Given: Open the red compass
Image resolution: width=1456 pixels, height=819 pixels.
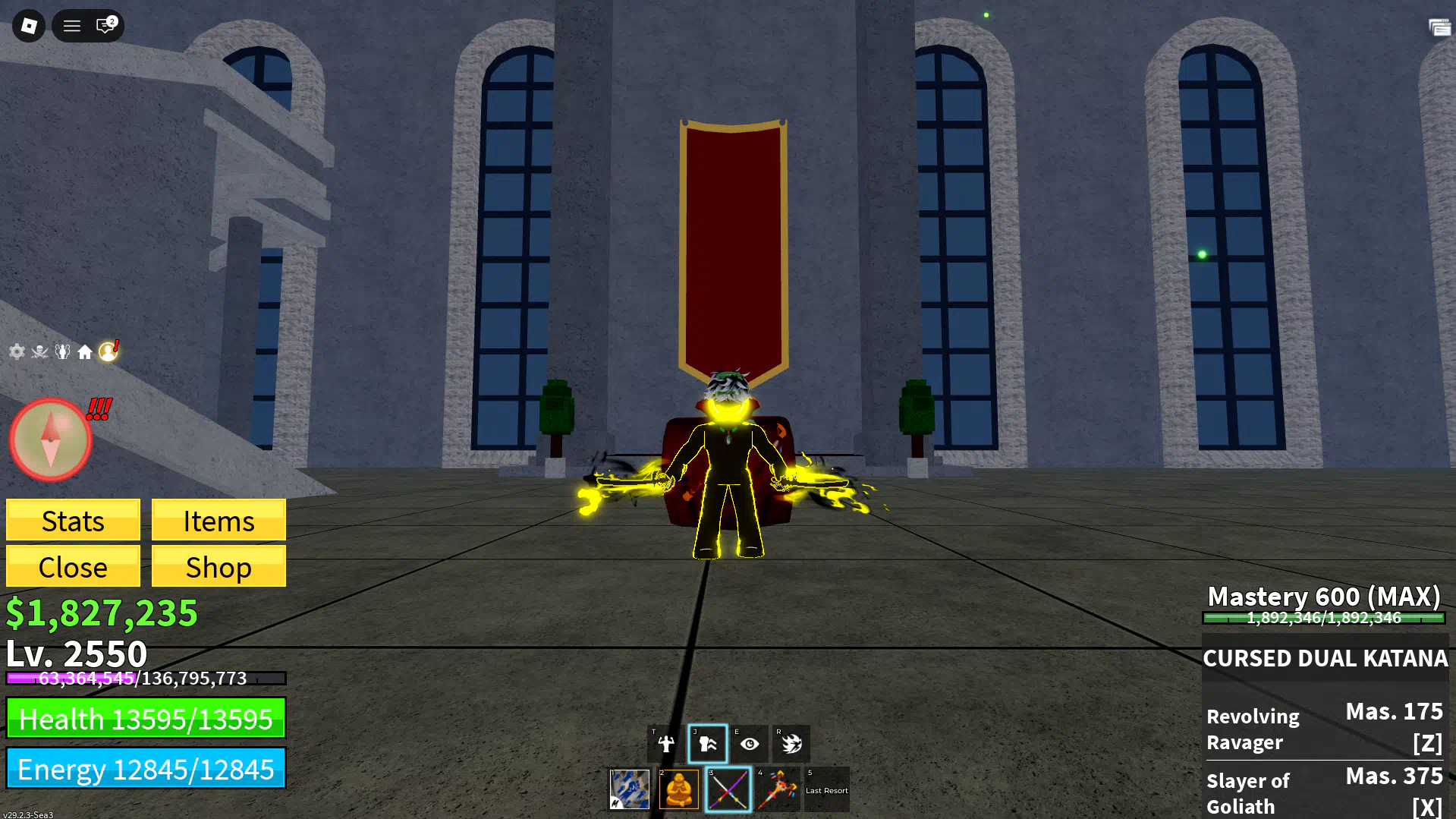Looking at the screenshot, I should 51,439.
